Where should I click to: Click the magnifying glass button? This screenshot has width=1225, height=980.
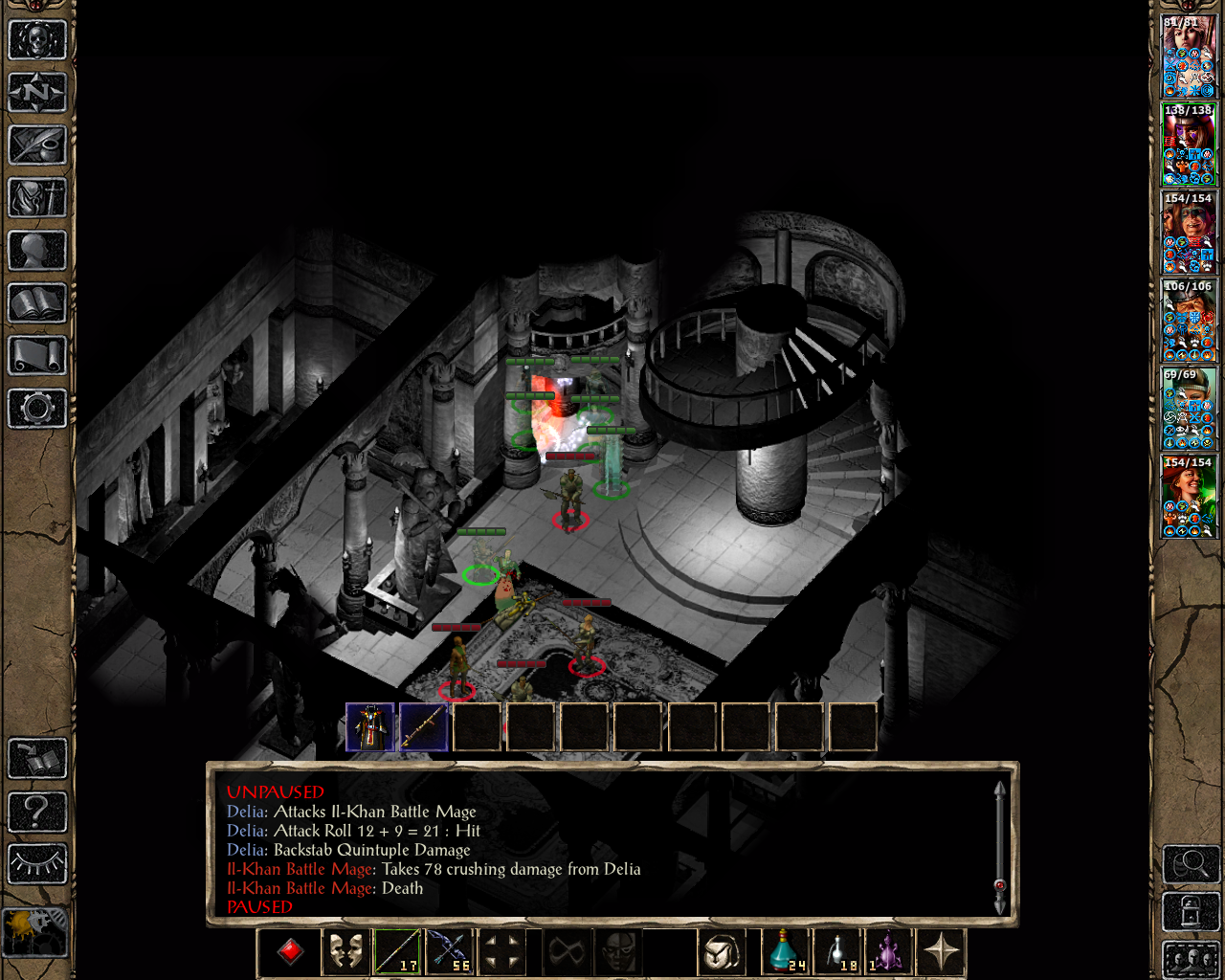1191,864
